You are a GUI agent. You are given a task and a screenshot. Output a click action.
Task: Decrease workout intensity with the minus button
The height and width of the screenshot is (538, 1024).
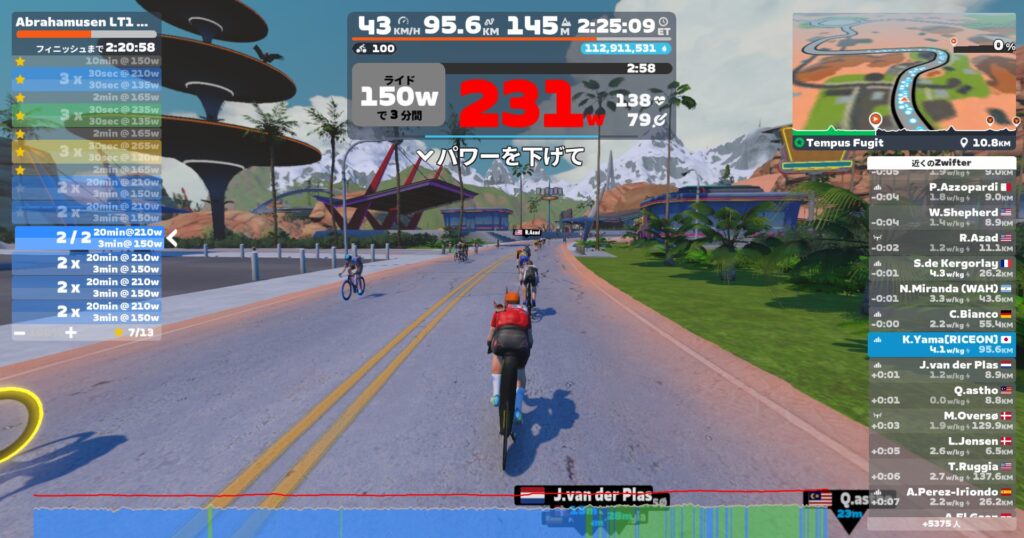[x=21, y=332]
